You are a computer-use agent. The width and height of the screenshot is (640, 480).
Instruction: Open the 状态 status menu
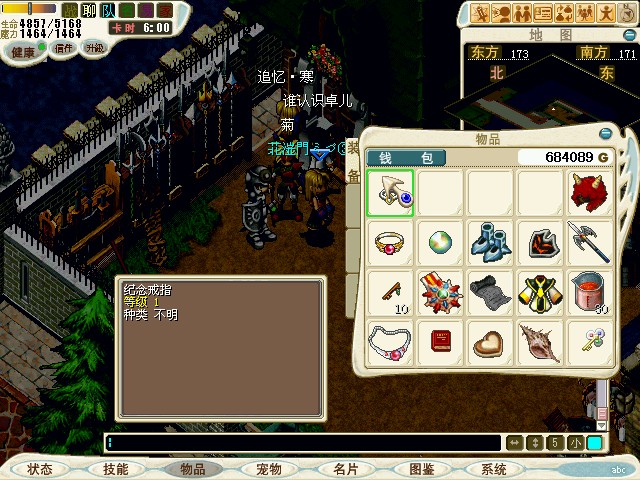41,469
